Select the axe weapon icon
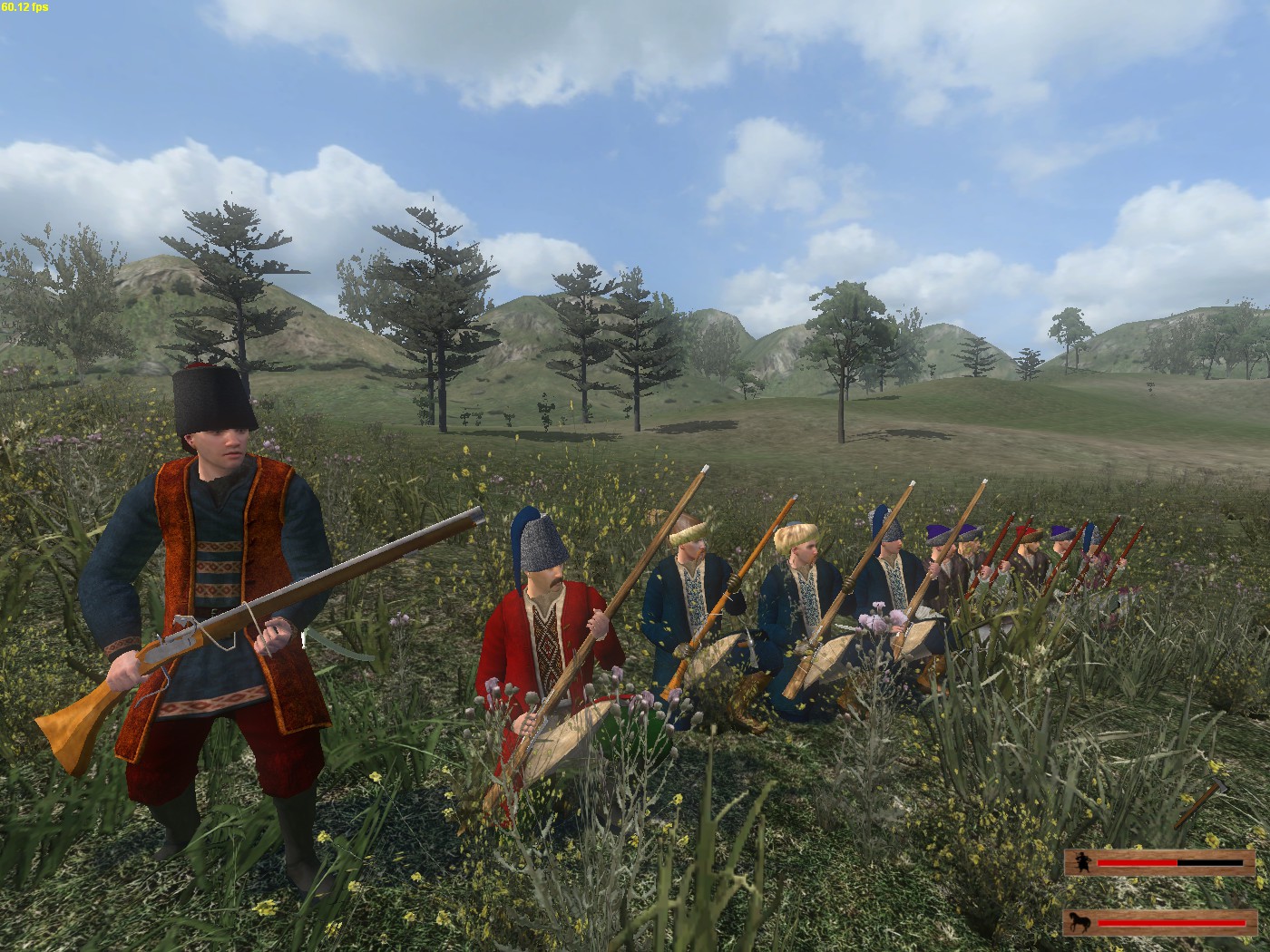The height and width of the screenshot is (952, 1270). [x=1202, y=801]
